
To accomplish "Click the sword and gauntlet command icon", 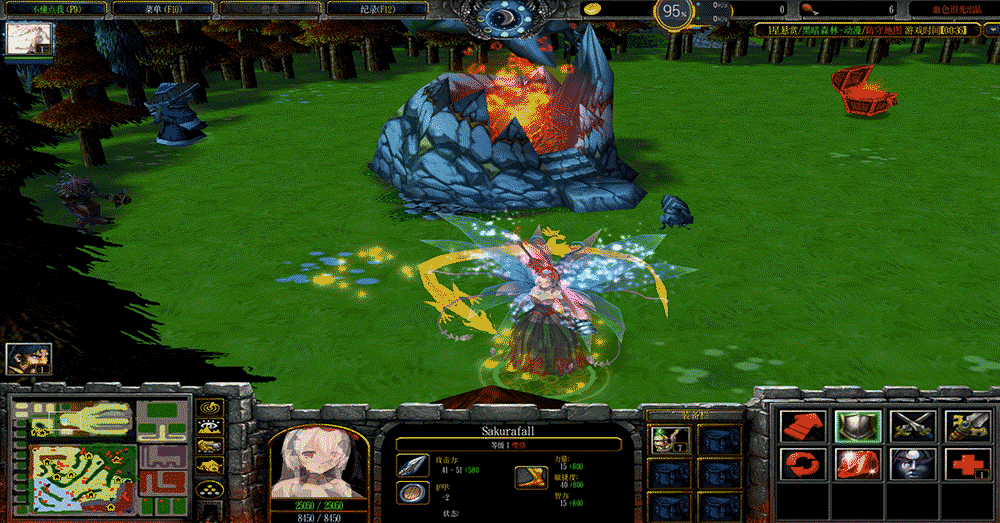I will tap(967, 425).
